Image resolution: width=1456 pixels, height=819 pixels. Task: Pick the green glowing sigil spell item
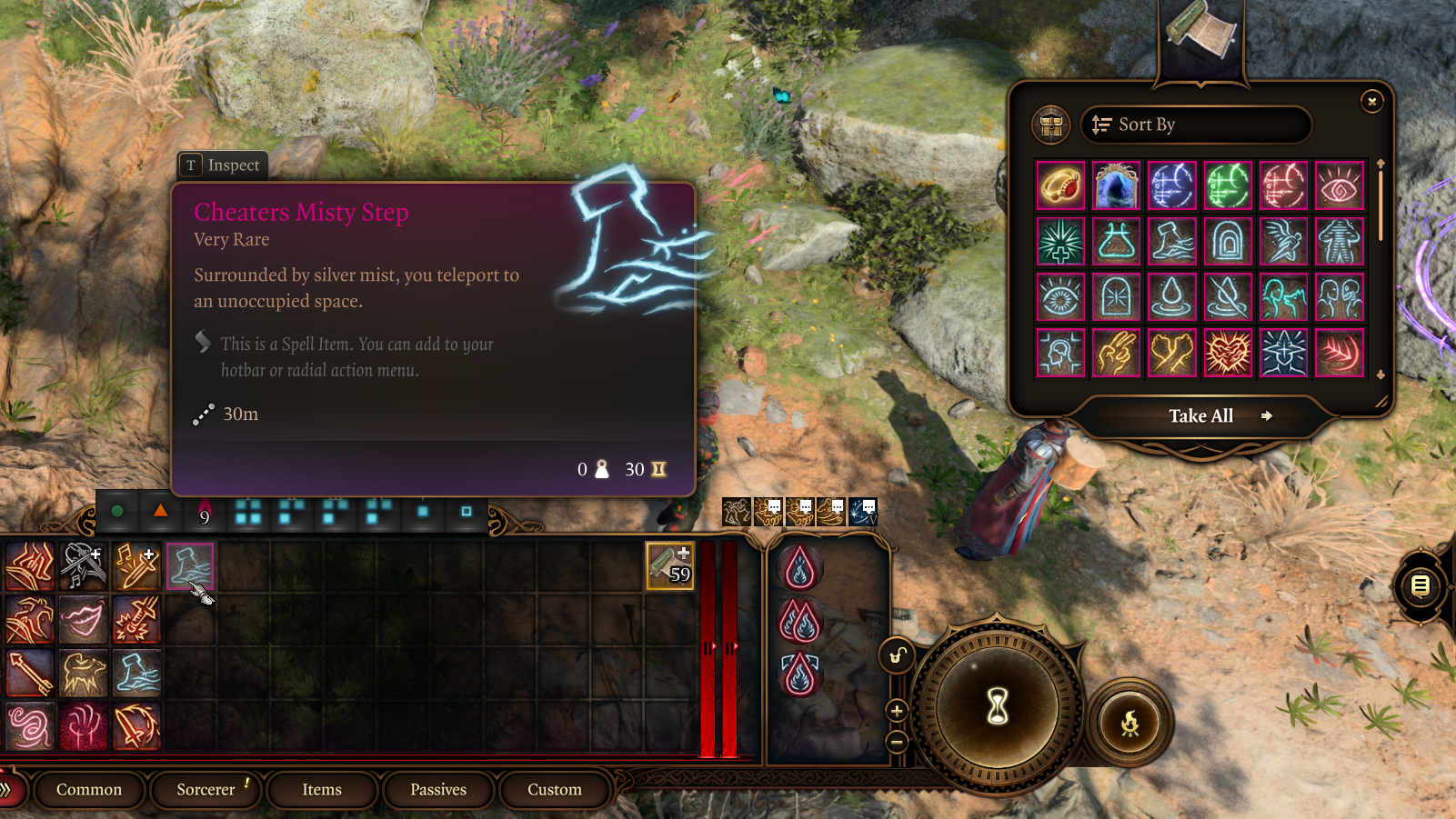1228,185
